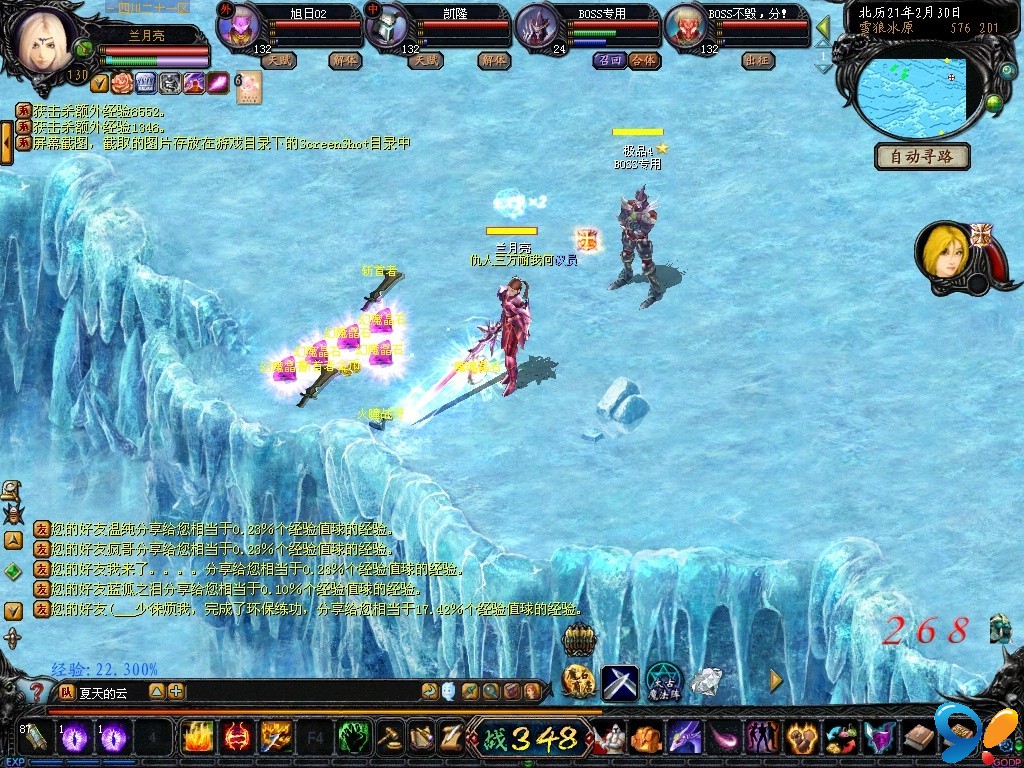Screen dimensions: 1024x768
Task: Click the chat input box
Action: click(290, 691)
